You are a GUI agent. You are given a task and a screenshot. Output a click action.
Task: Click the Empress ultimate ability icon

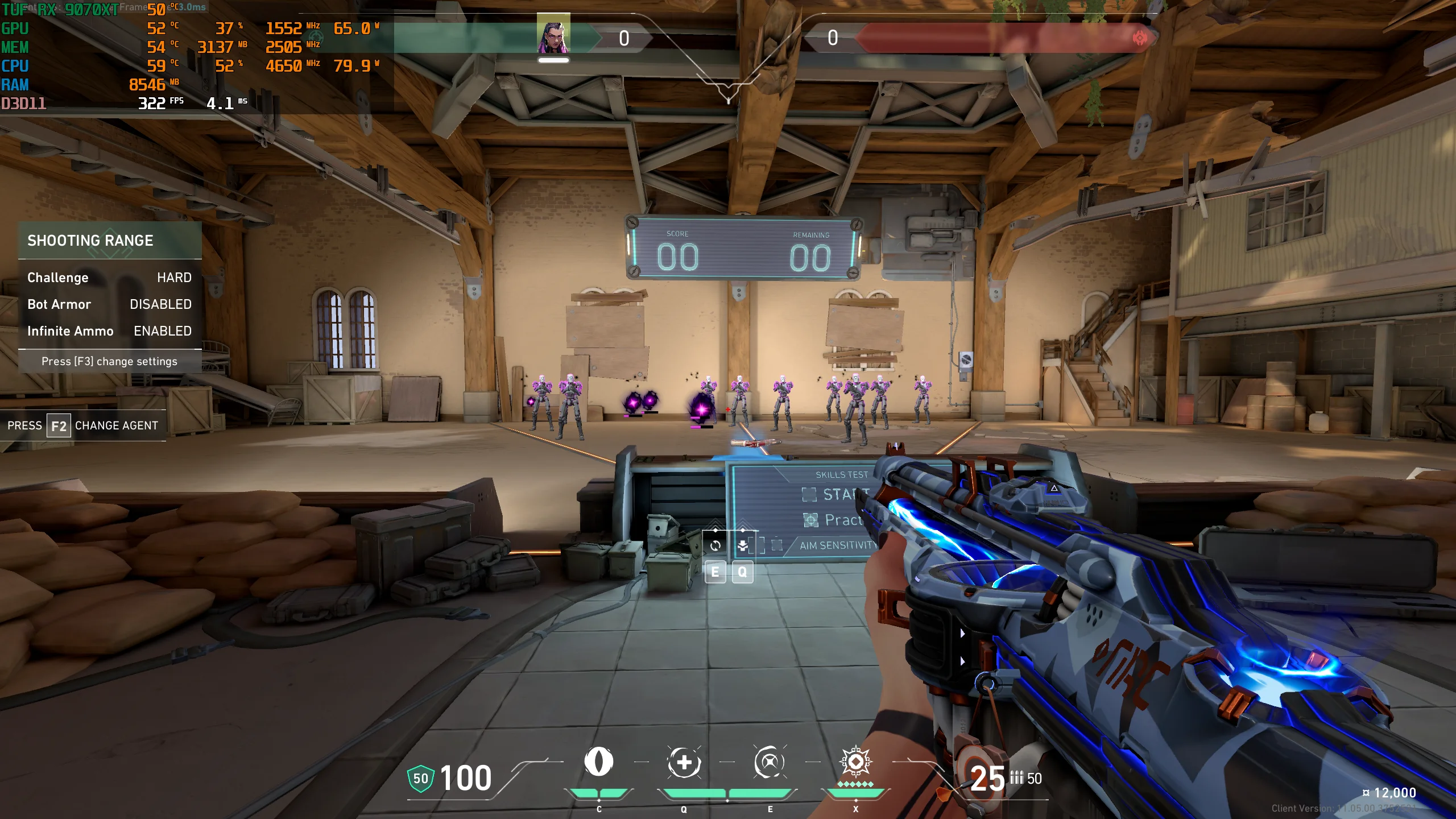855,762
